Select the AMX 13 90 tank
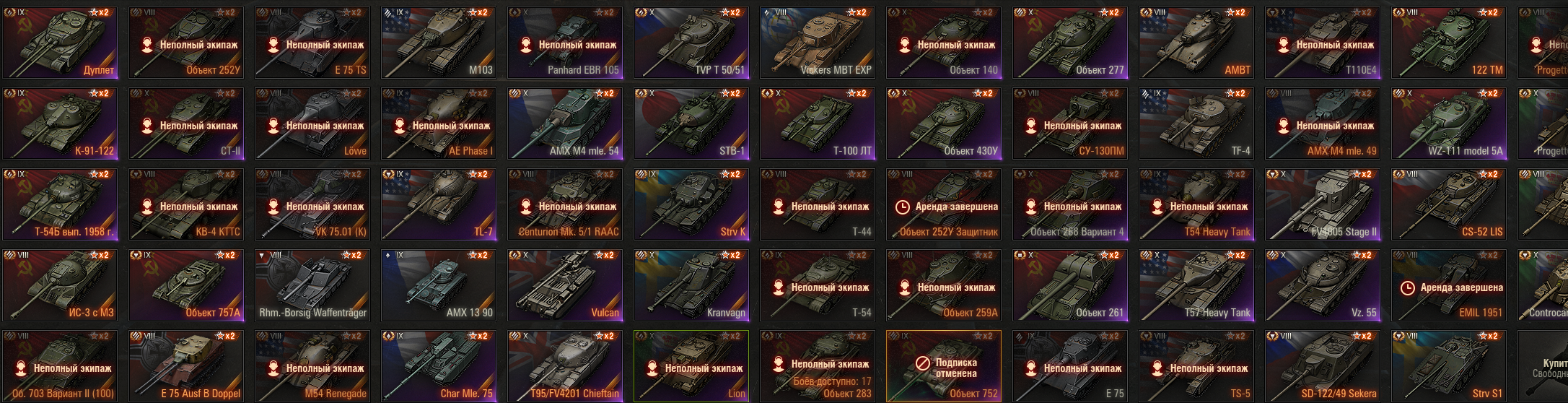The image size is (1568, 403). 439,285
